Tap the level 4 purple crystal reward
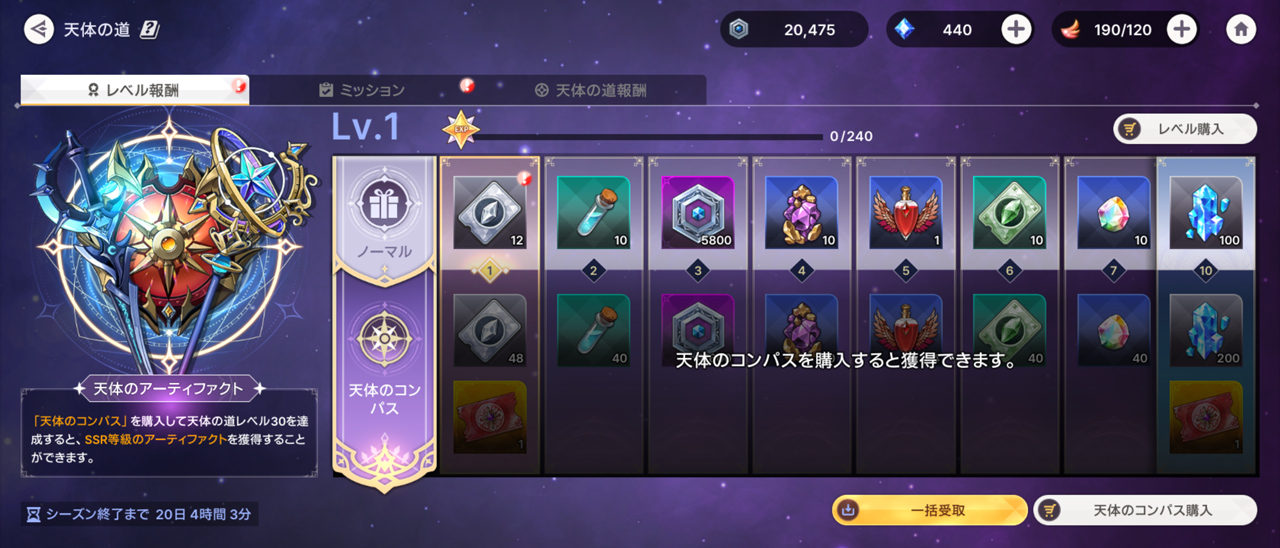 (802, 212)
